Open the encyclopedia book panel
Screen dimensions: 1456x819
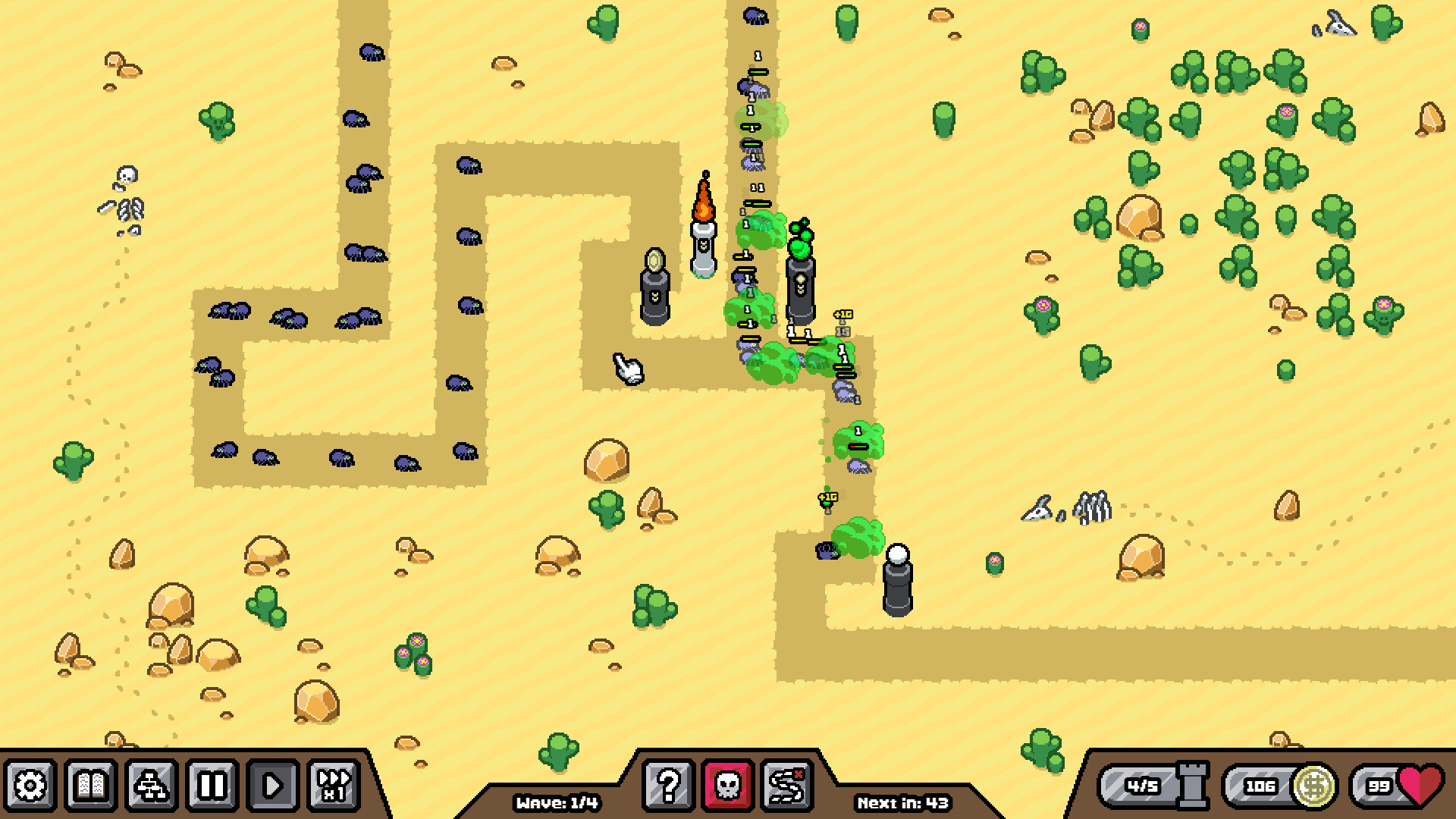(89, 787)
